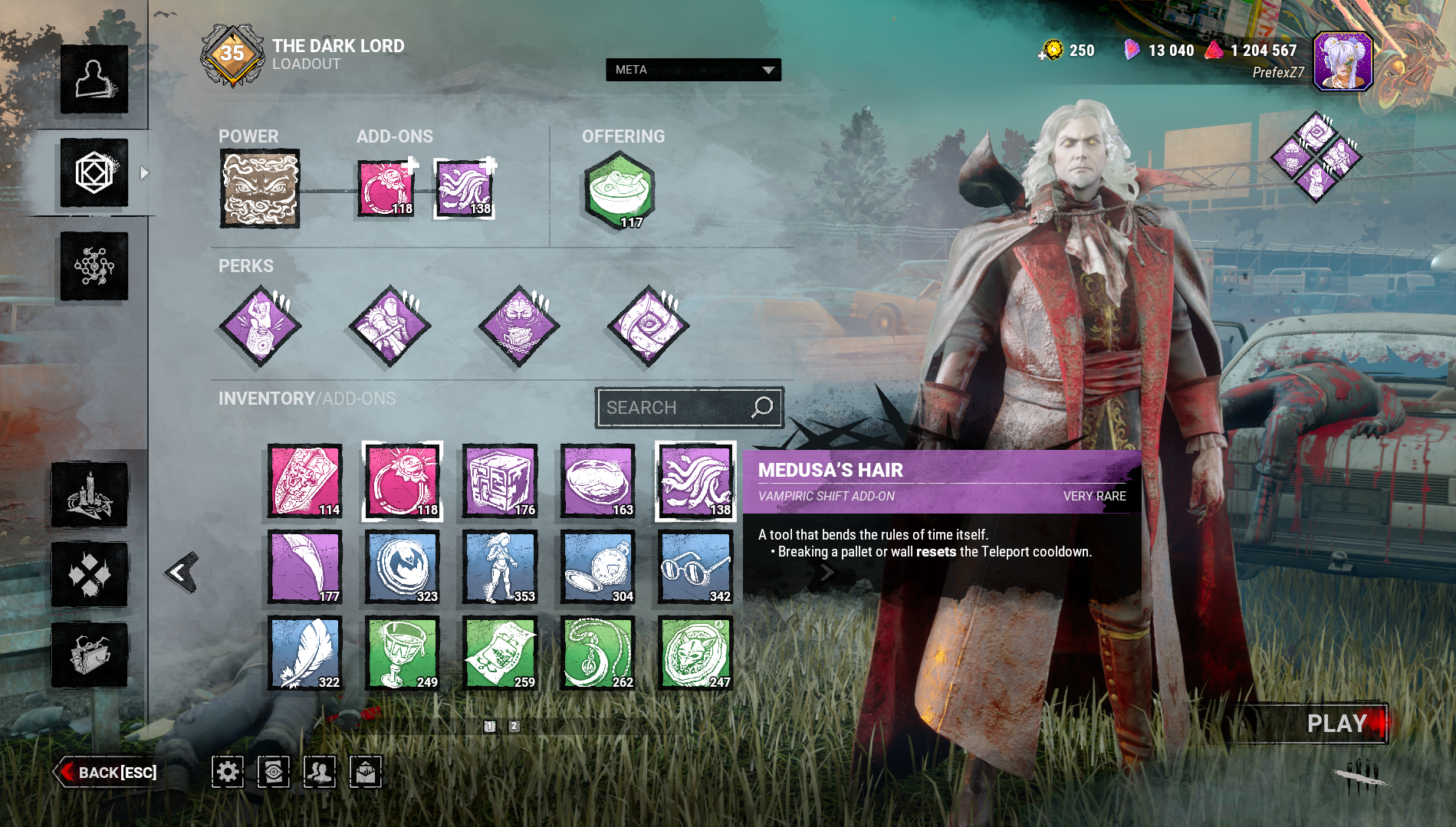This screenshot has width=1456, height=827.
Task: Start the match with the PLAY button
Action: tap(1335, 724)
